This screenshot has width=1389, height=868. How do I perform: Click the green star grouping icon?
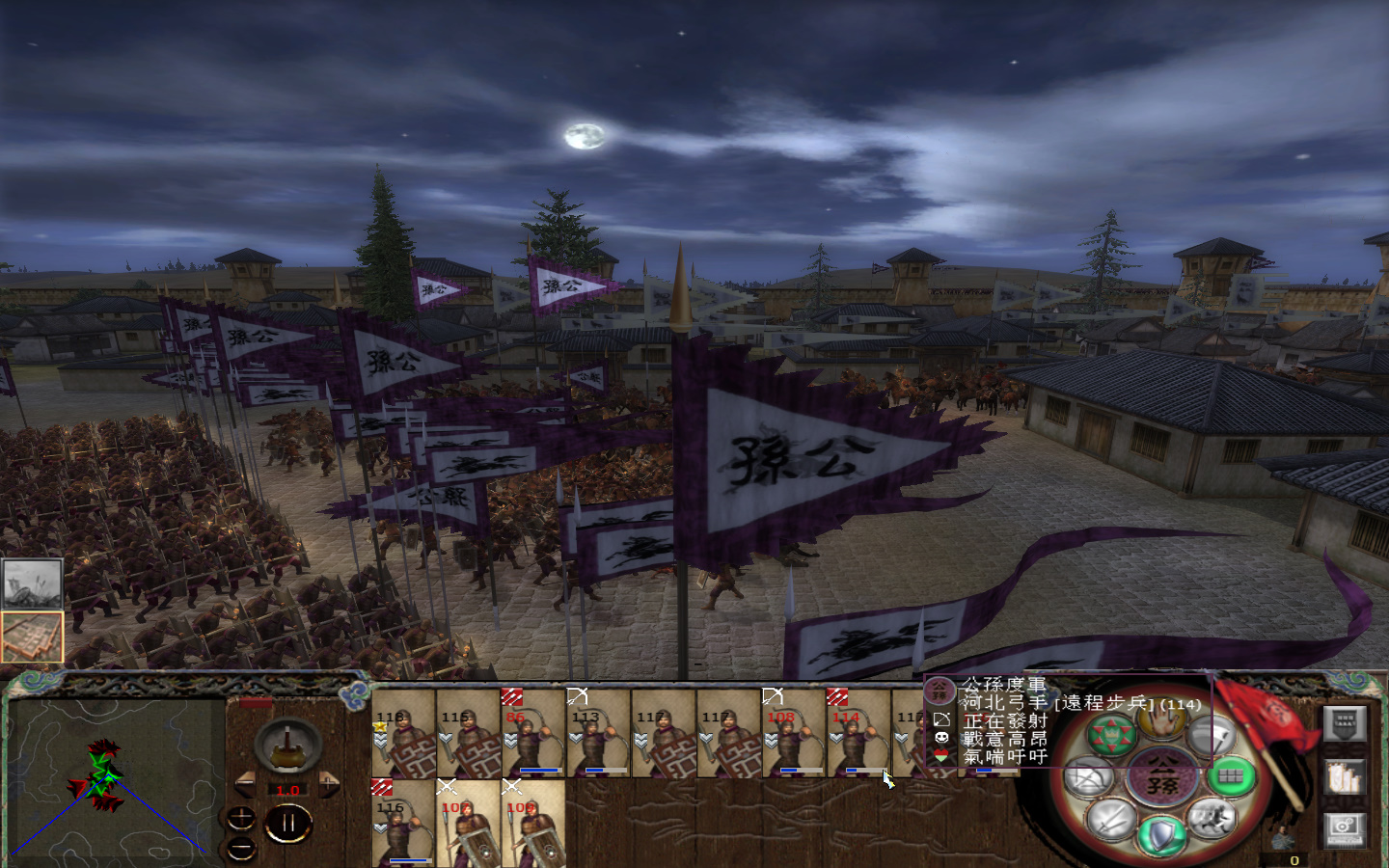pos(1111,732)
